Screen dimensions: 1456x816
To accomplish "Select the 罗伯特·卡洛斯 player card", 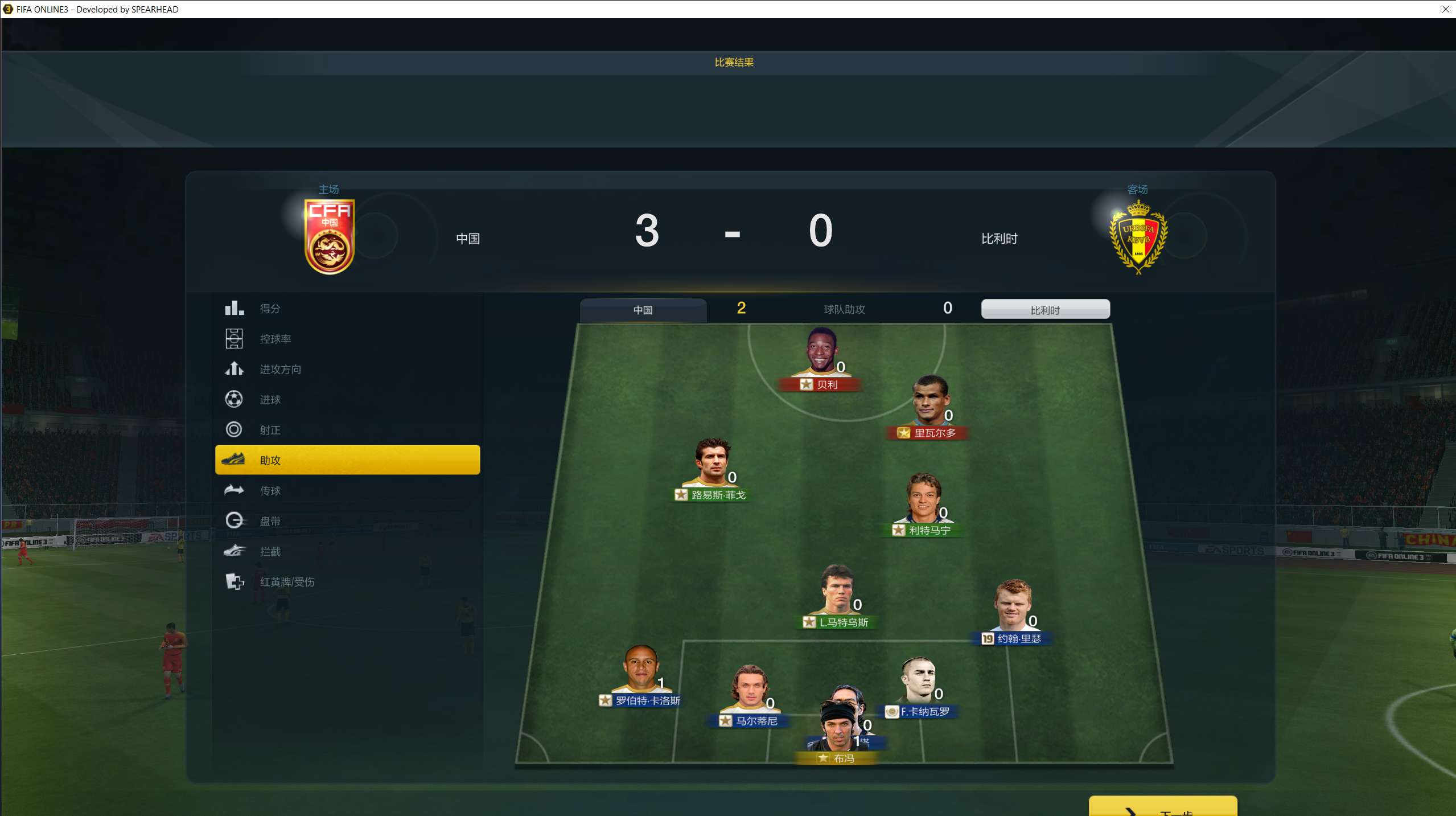I will [x=641, y=676].
